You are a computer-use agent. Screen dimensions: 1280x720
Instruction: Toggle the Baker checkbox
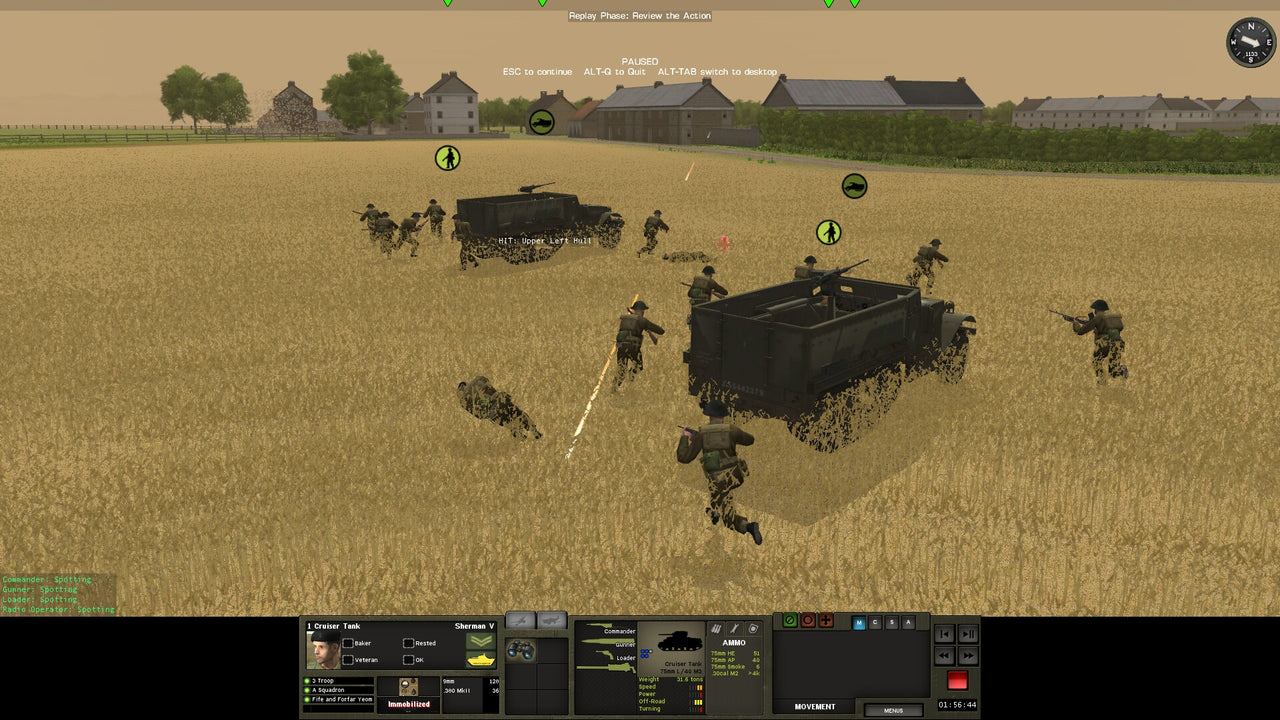coord(348,643)
